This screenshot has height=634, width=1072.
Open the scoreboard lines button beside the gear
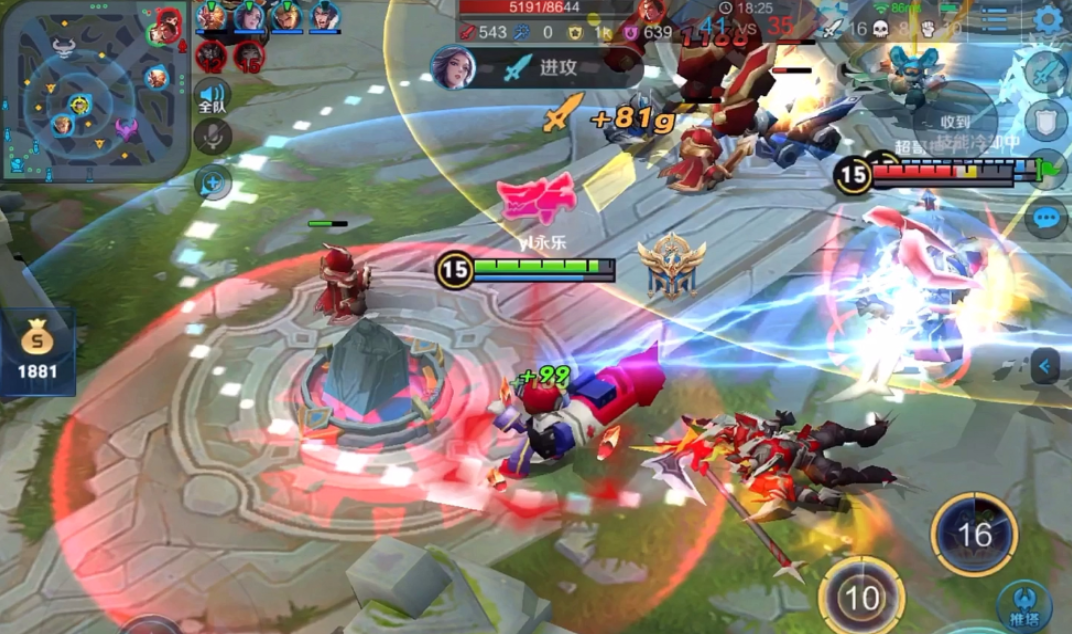pos(994,18)
